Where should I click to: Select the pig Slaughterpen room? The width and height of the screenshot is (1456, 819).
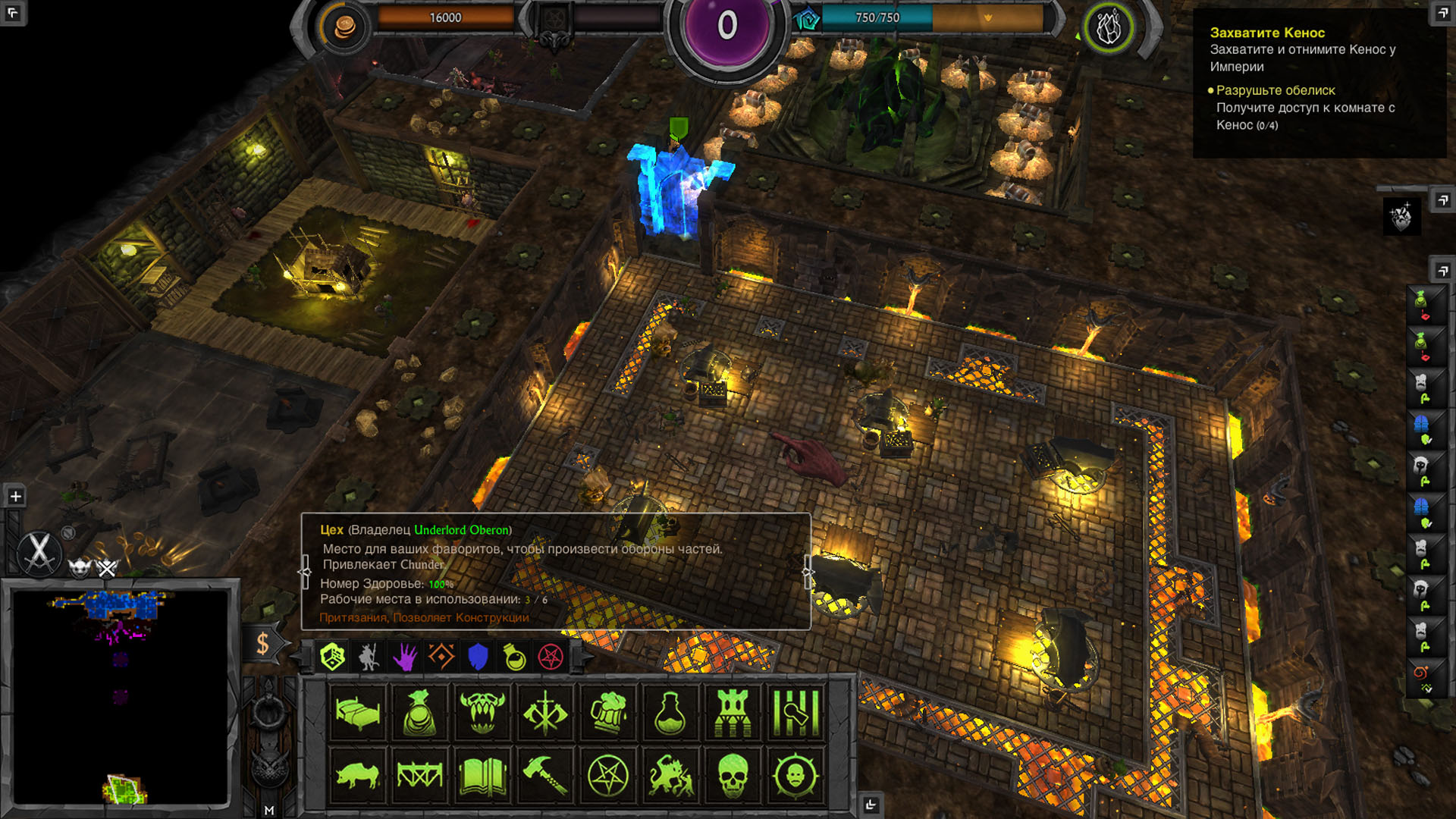[357, 775]
